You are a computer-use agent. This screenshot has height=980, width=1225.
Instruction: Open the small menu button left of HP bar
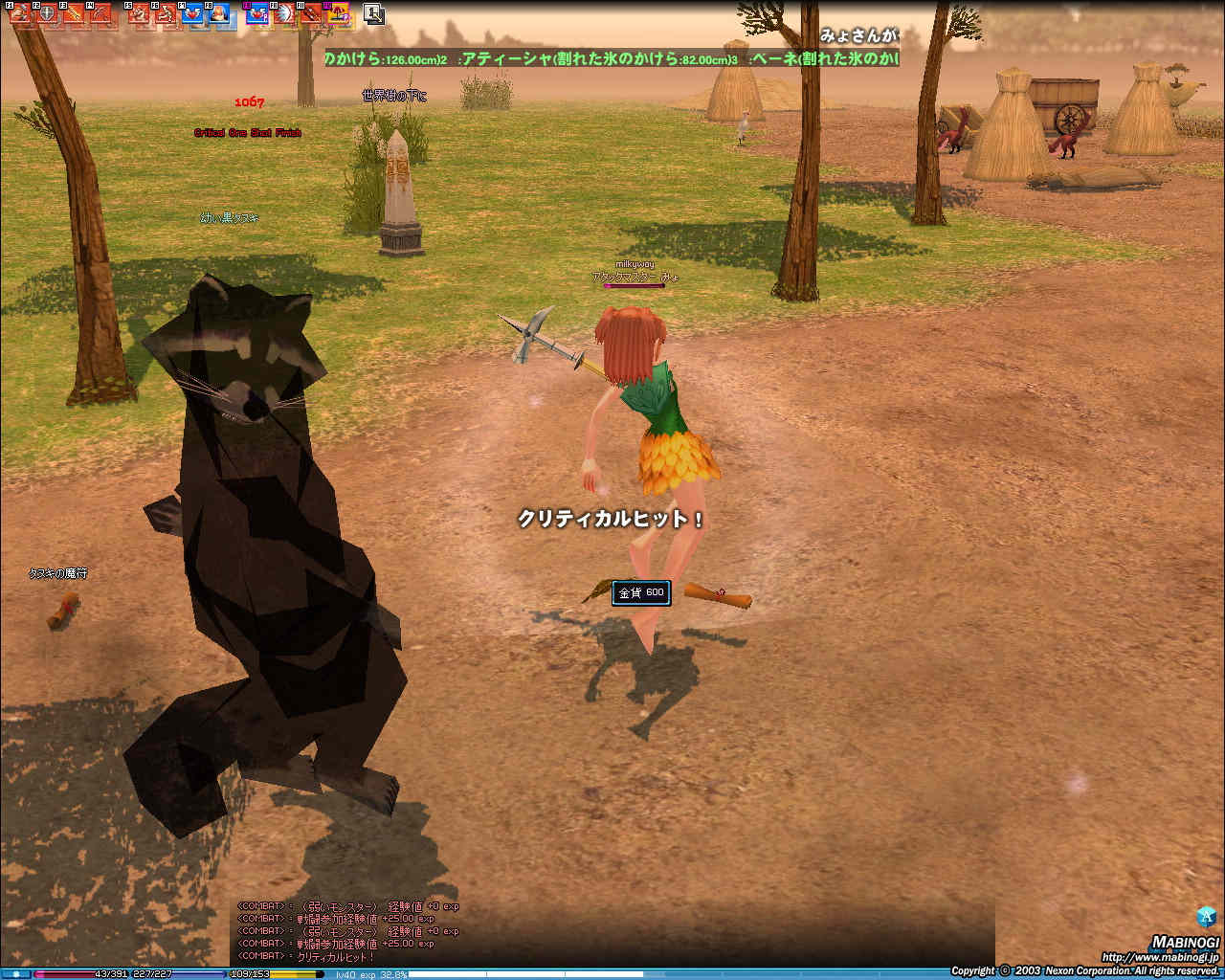tap(17, 974)
